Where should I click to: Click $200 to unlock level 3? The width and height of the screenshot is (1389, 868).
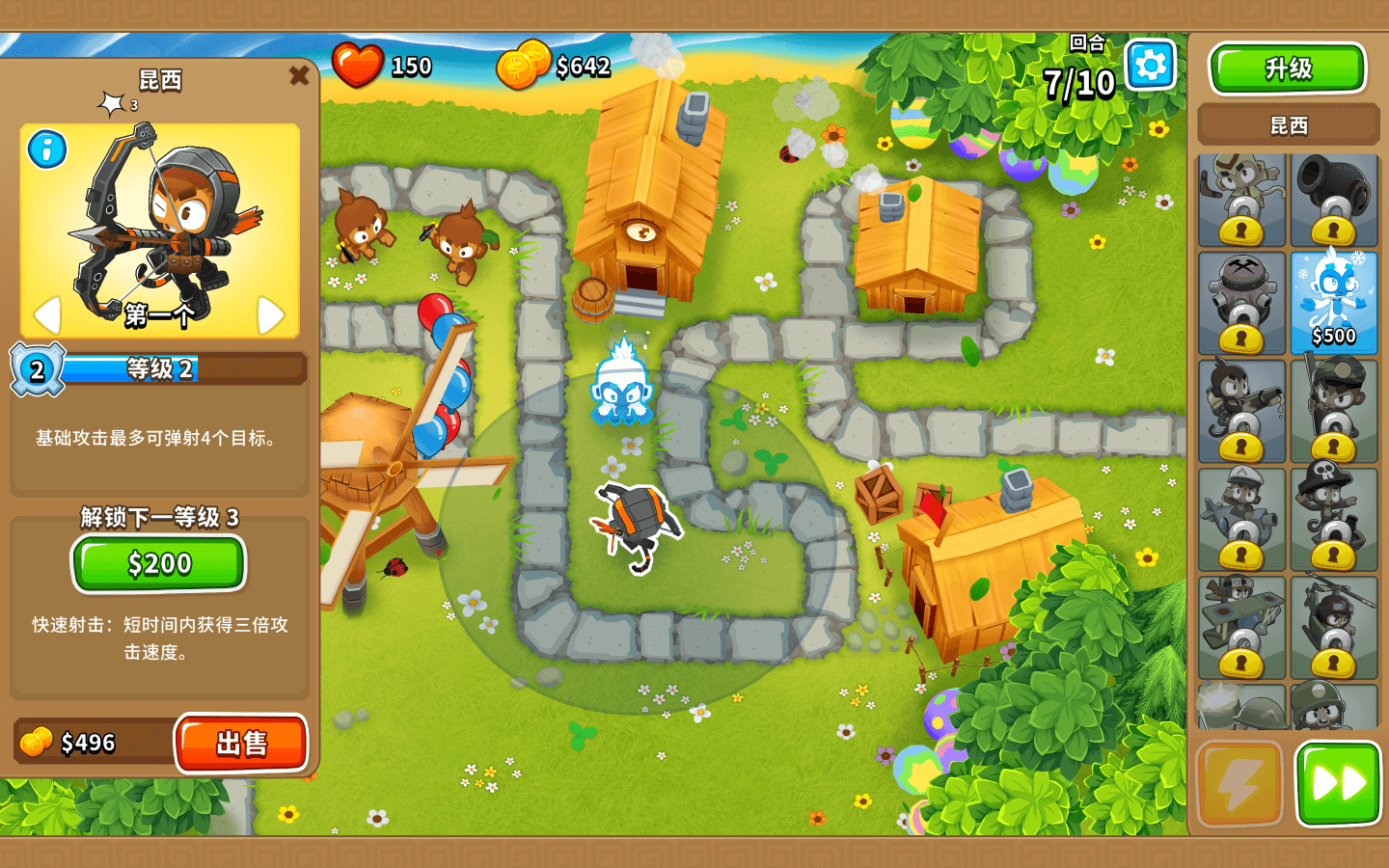coord(157,563)
